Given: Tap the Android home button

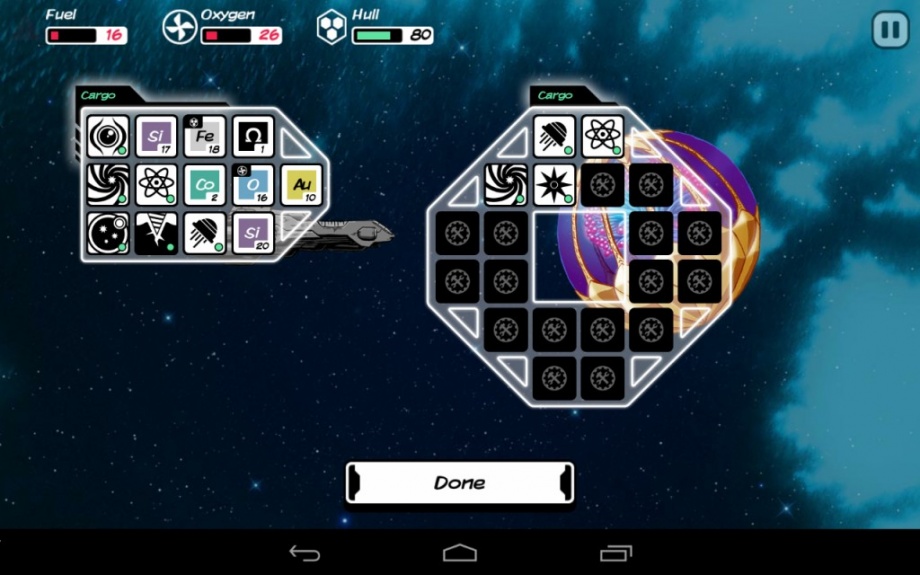Looking at the screenshot, I should pyautogui.click(x=460, y=553).
